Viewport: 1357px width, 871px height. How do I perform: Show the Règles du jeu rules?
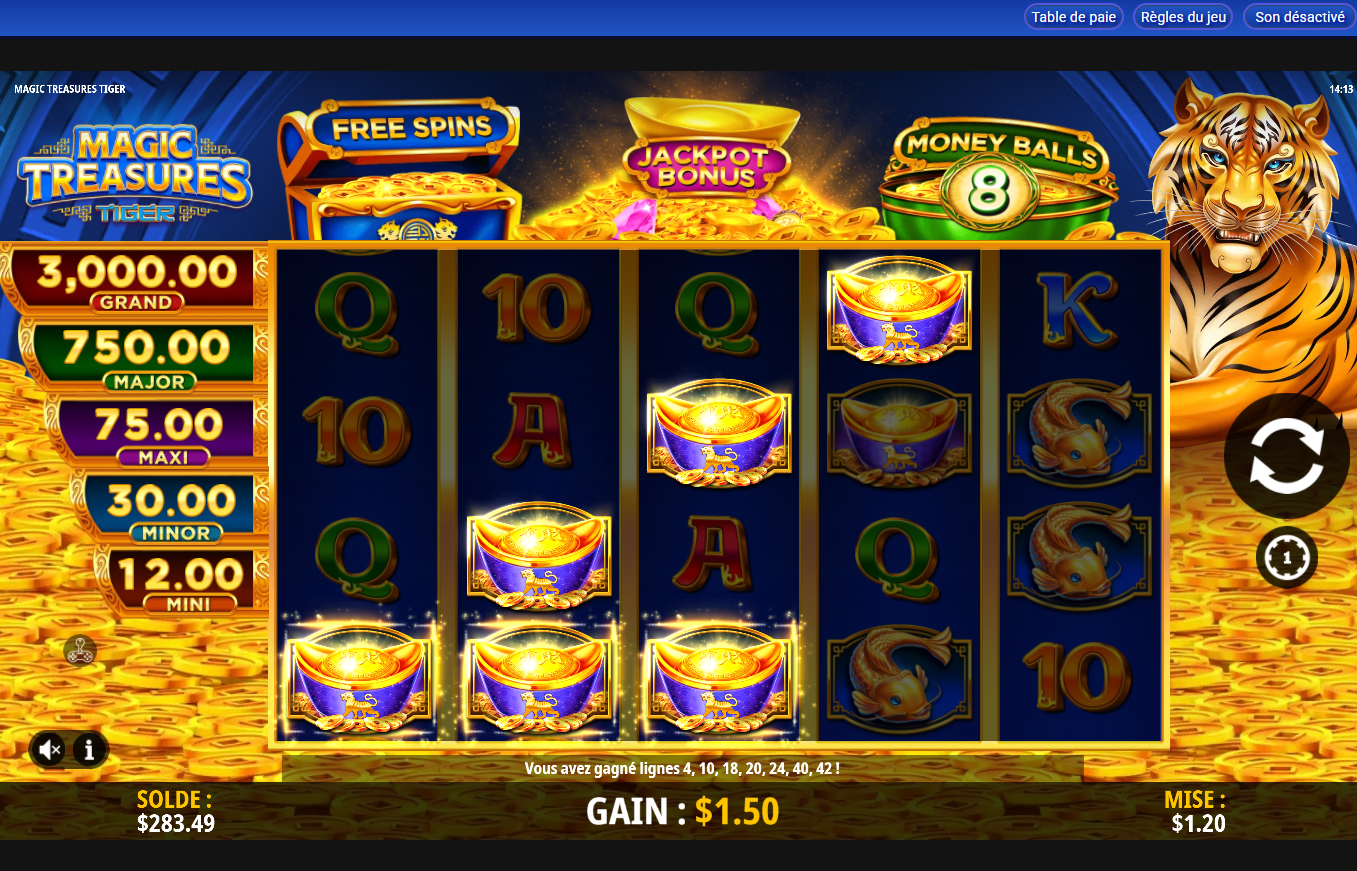(x=1182, y=17)
